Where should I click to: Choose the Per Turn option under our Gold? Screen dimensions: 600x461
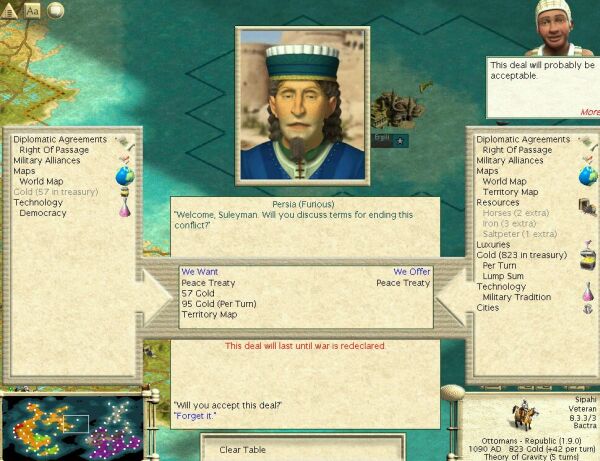pos(500,266)
